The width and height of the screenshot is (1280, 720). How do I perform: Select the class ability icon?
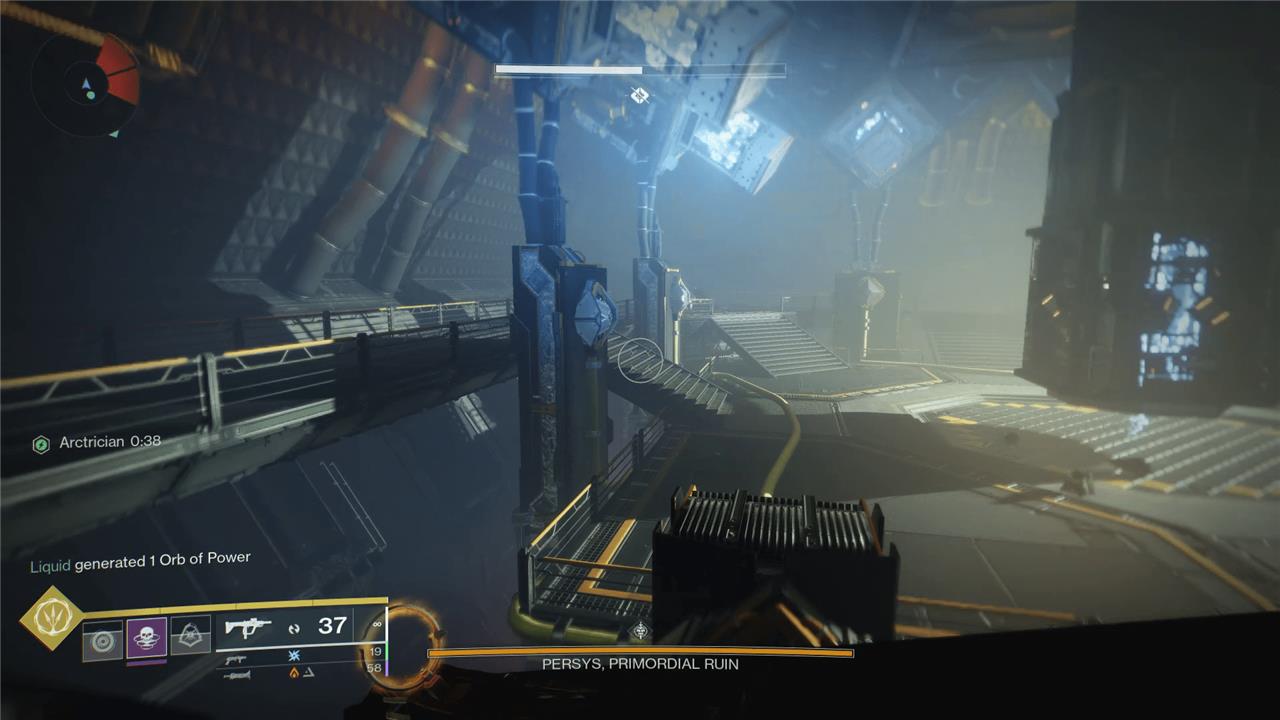190,636
